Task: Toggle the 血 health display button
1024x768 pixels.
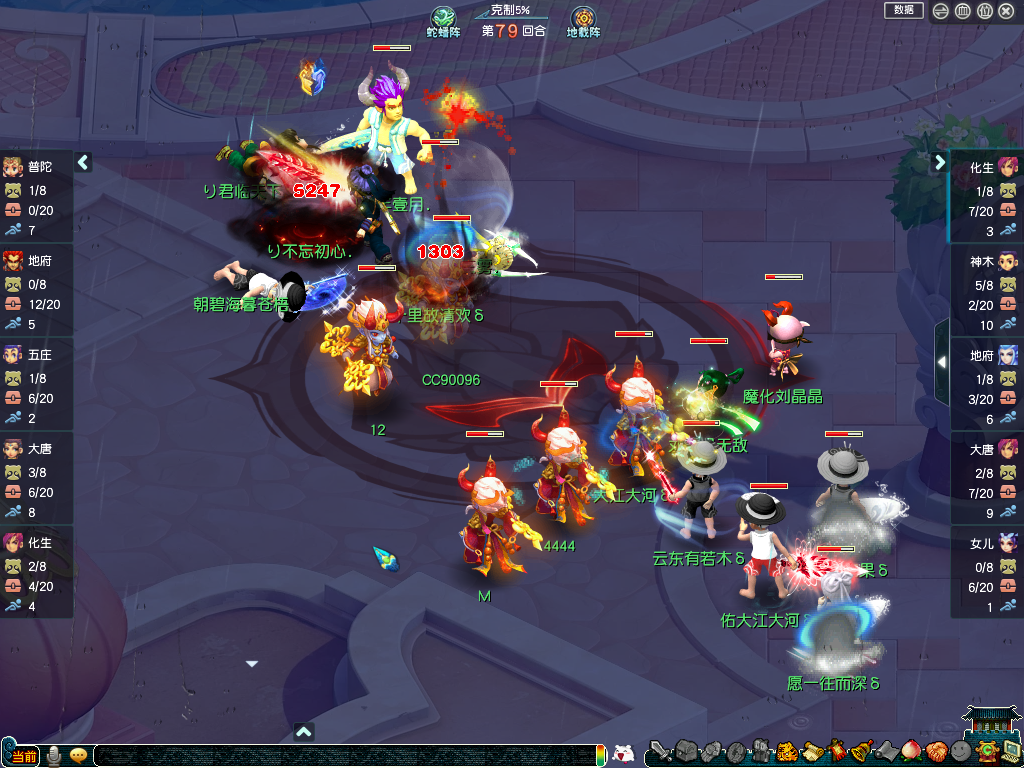Action: point(962,11)
